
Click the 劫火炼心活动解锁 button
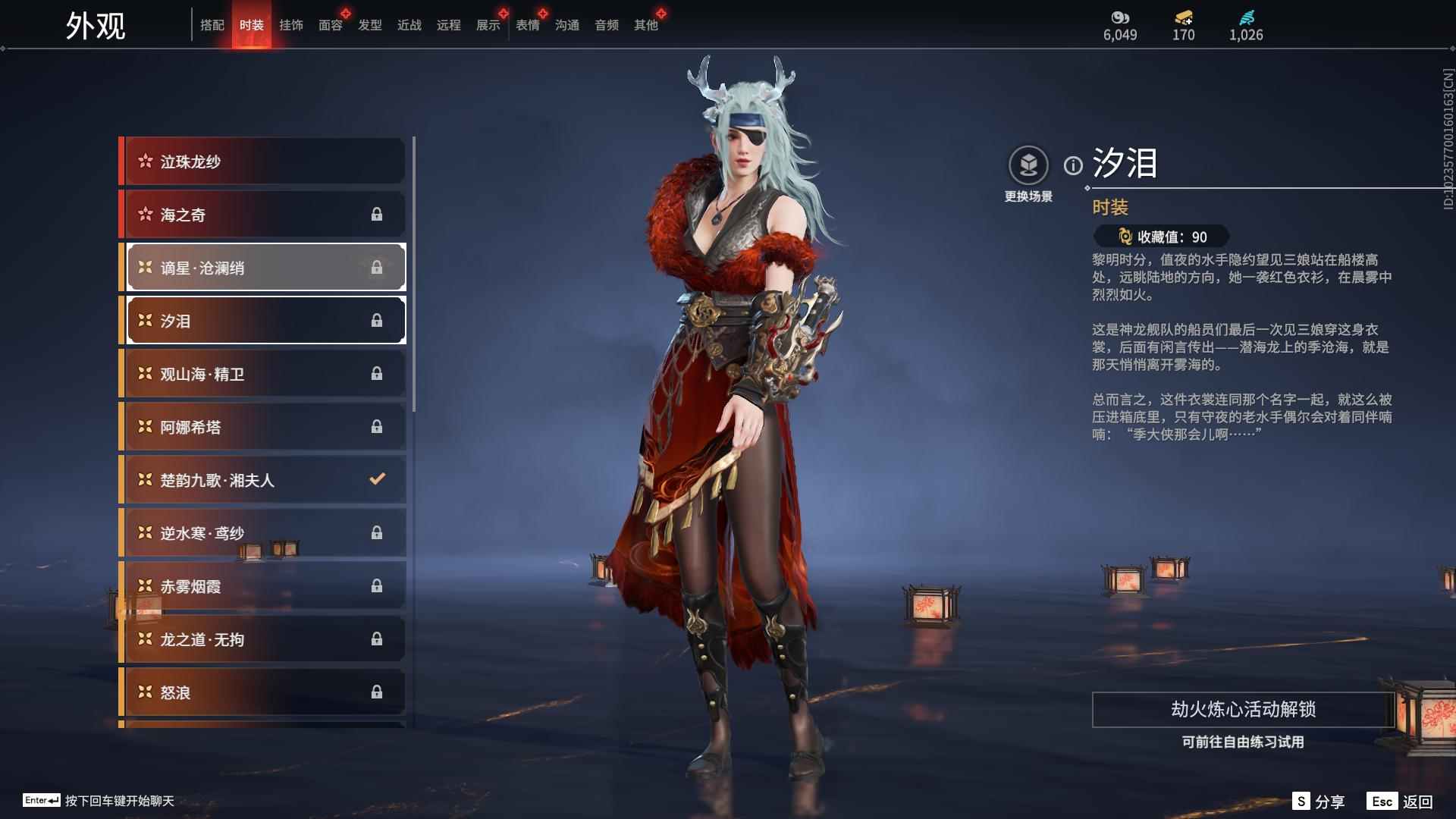(x=1242, y=710)
